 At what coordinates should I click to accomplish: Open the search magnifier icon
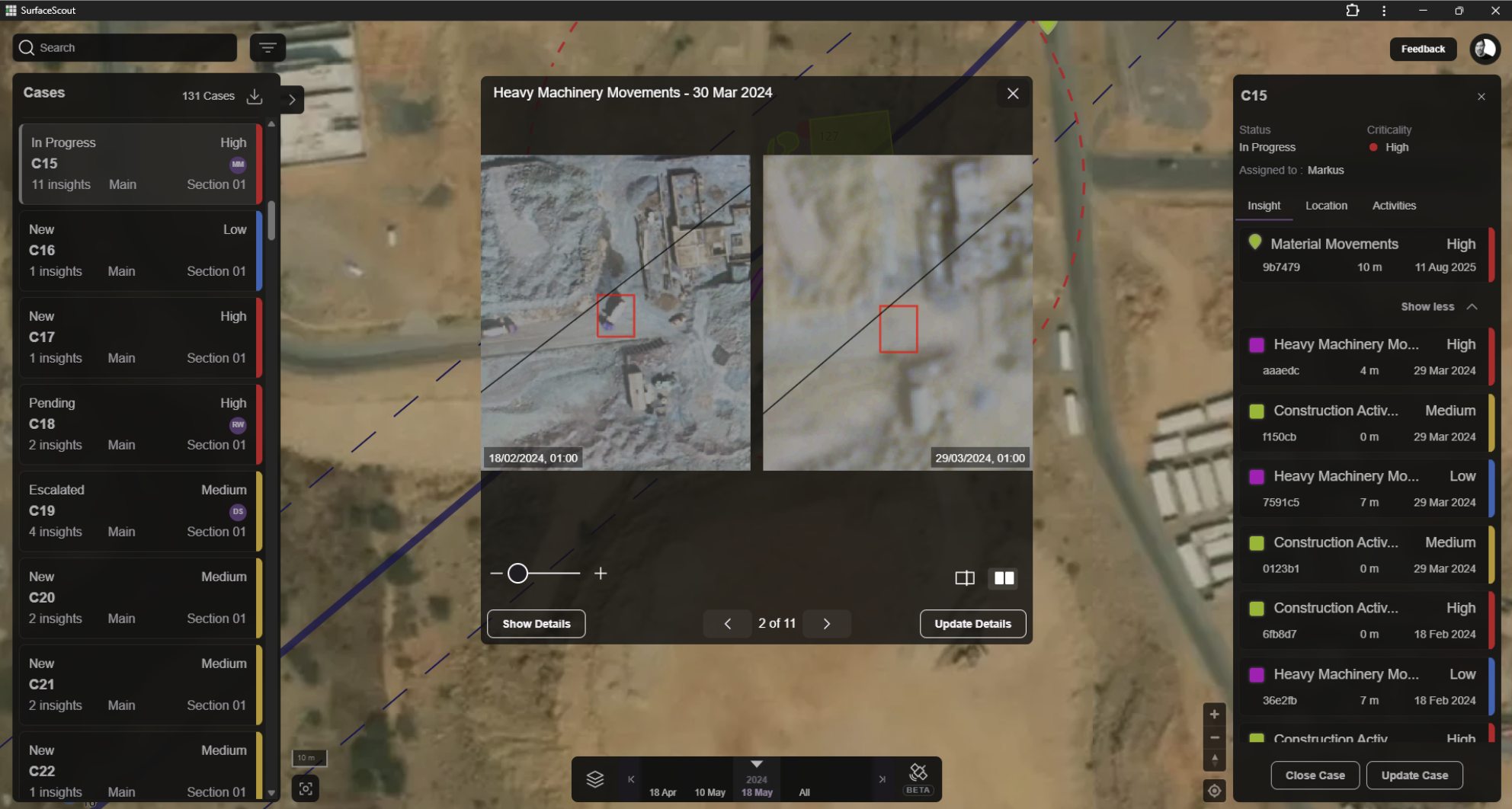pos(26,47)
